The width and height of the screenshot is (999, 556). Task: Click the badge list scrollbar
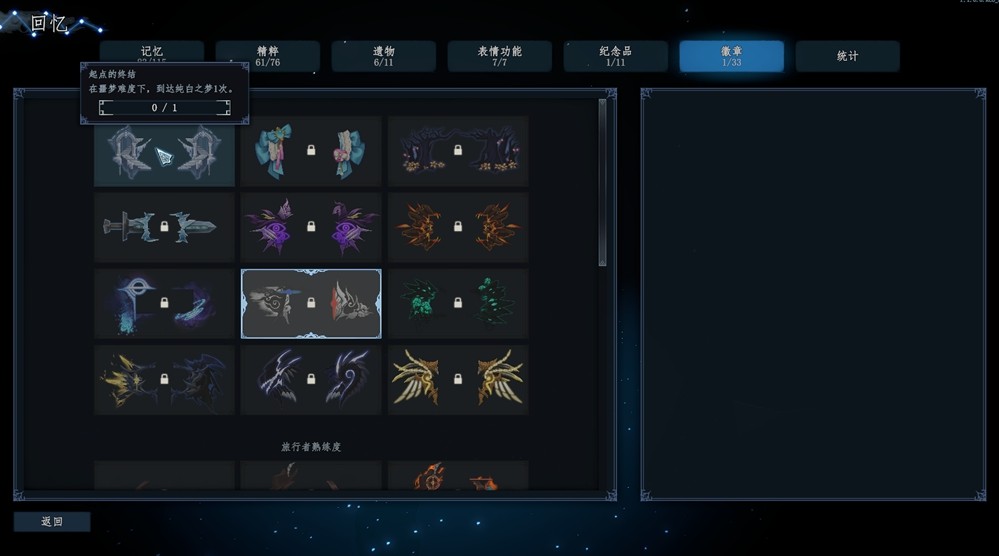(602, 180)
